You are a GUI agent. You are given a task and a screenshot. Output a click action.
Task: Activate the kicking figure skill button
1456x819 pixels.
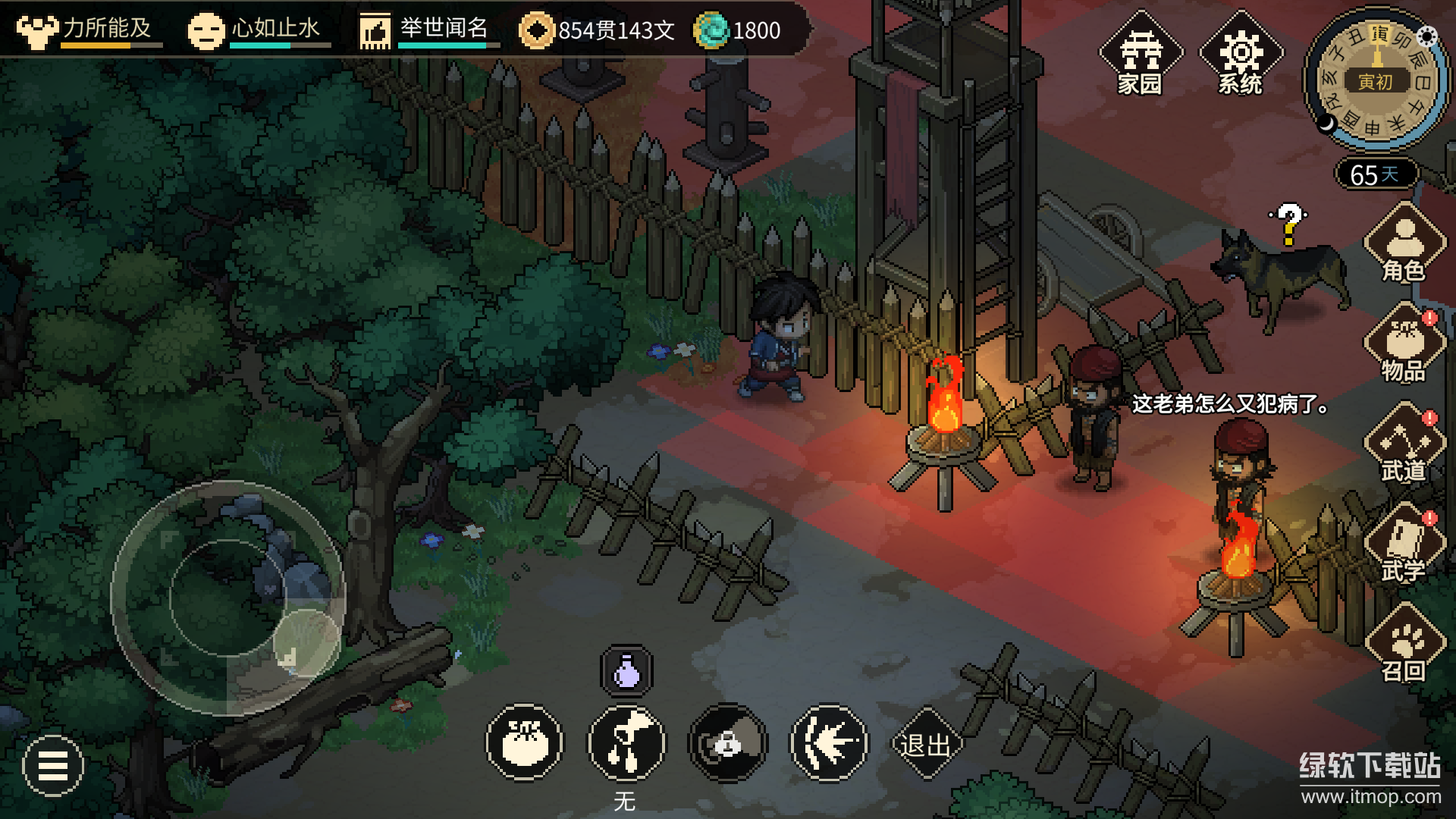[x=626, y=743]
